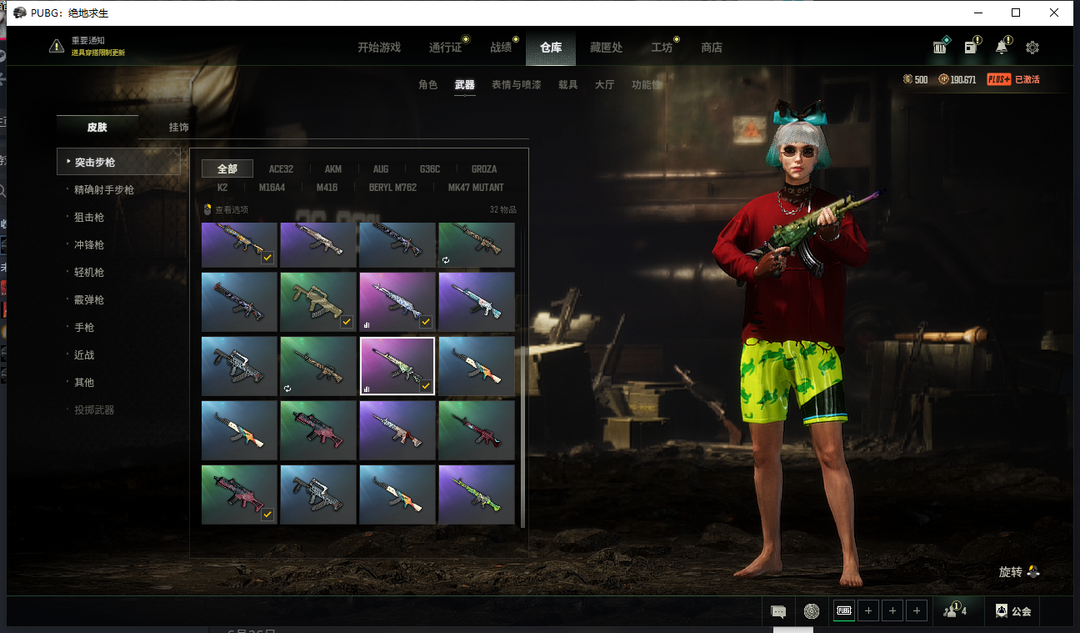
Task: Switch to the 通行证 pass tab
Action: click(x=445, y=48)
